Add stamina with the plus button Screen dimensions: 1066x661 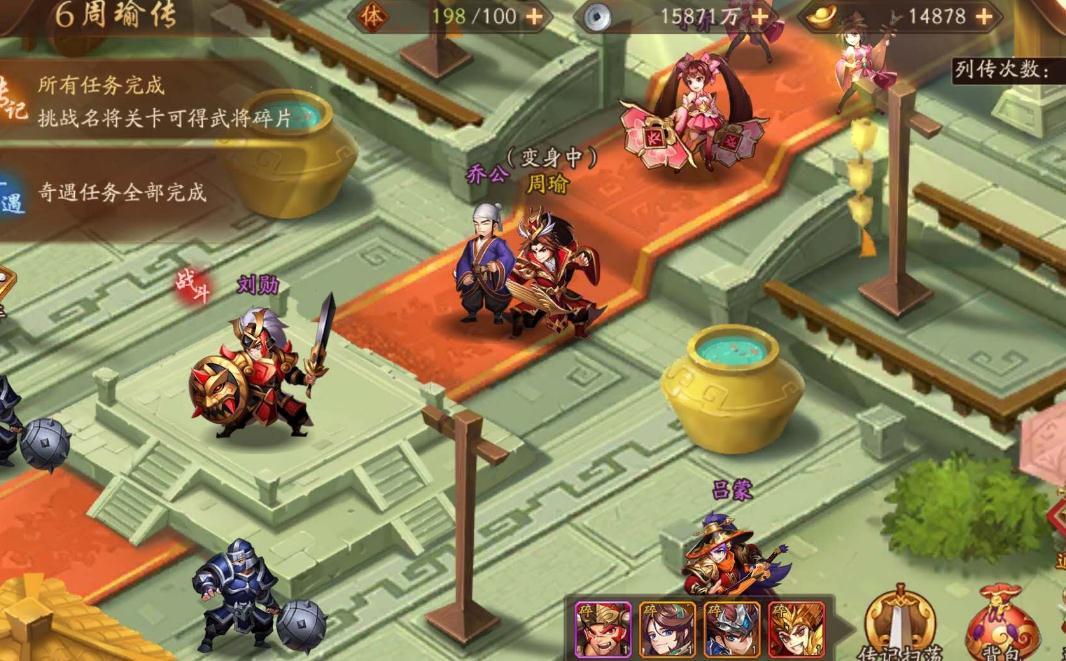[x=534, y=16]
